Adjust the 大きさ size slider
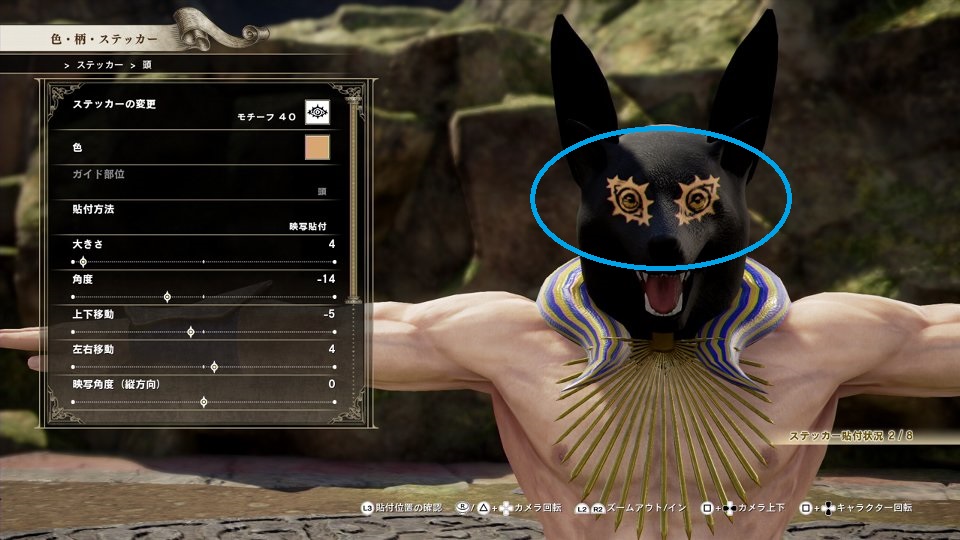Viewport: 960px width, 540px height. pyautogui.click(x=83, y=262)
